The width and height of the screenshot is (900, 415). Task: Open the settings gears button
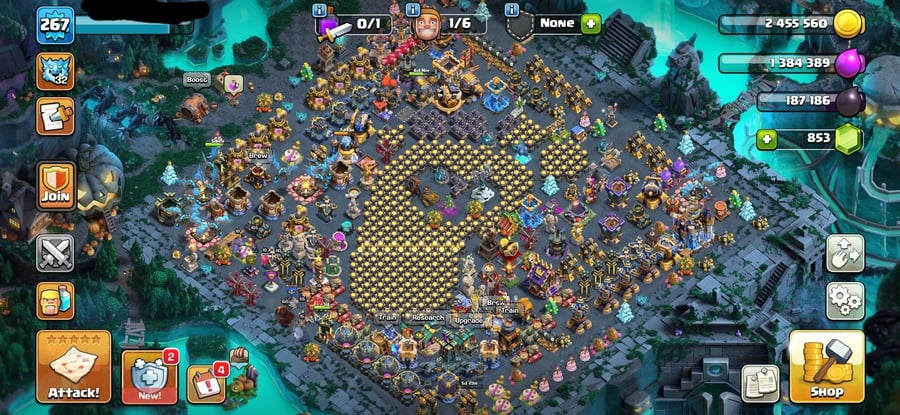844,300
